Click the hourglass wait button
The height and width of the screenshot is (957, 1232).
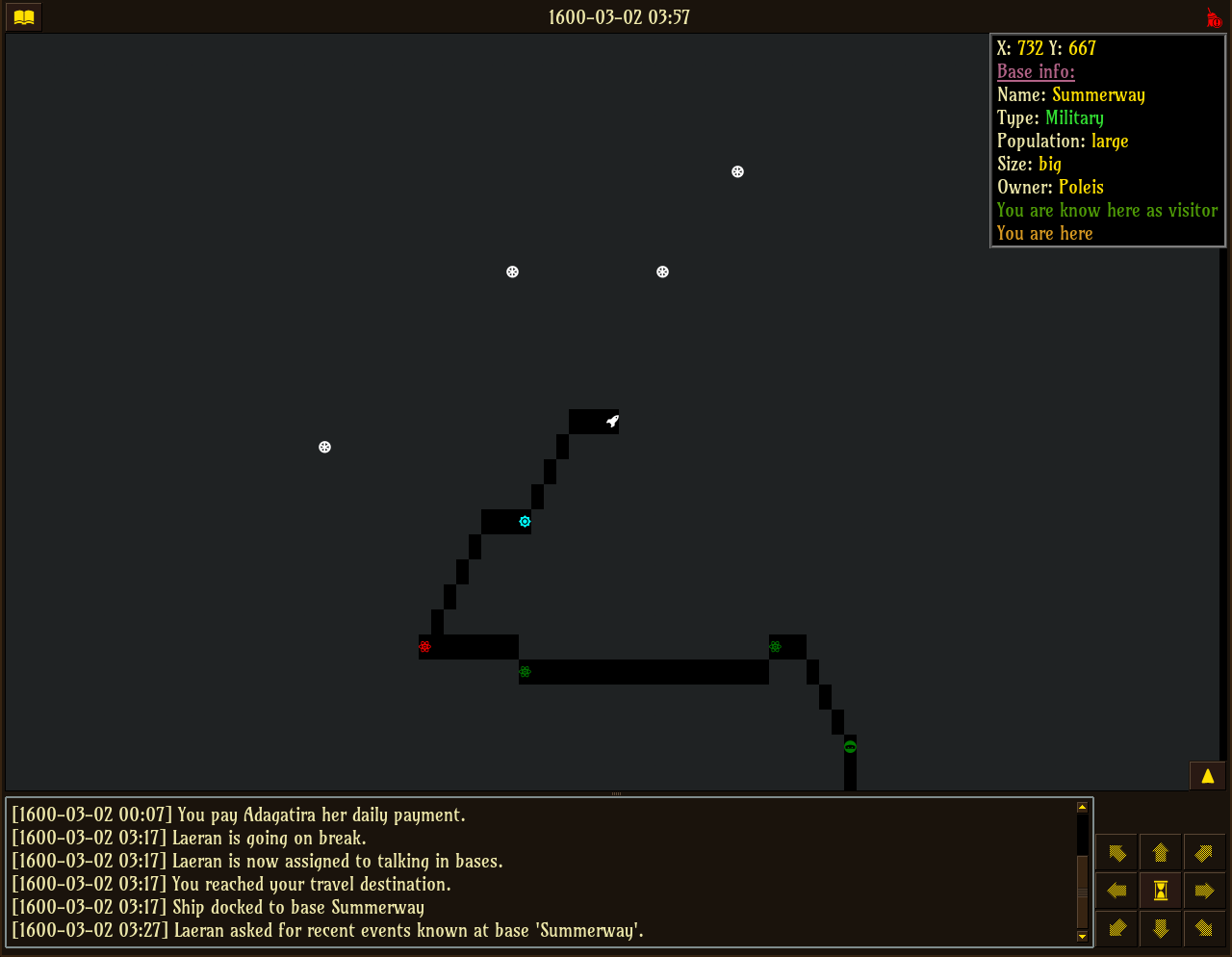pyautogui.click(x=1161, y=891)
